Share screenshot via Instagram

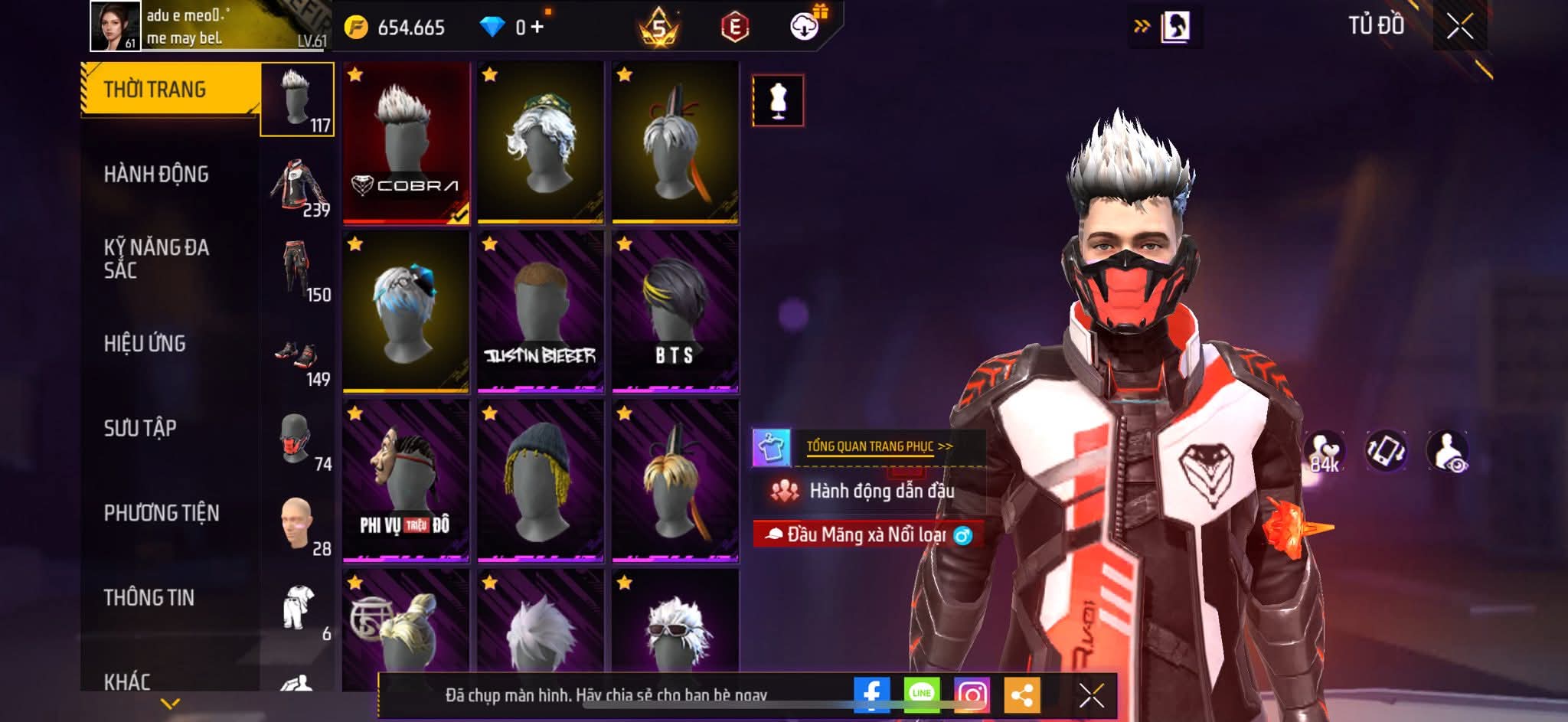pyautogui.click(x=972, y=694)
